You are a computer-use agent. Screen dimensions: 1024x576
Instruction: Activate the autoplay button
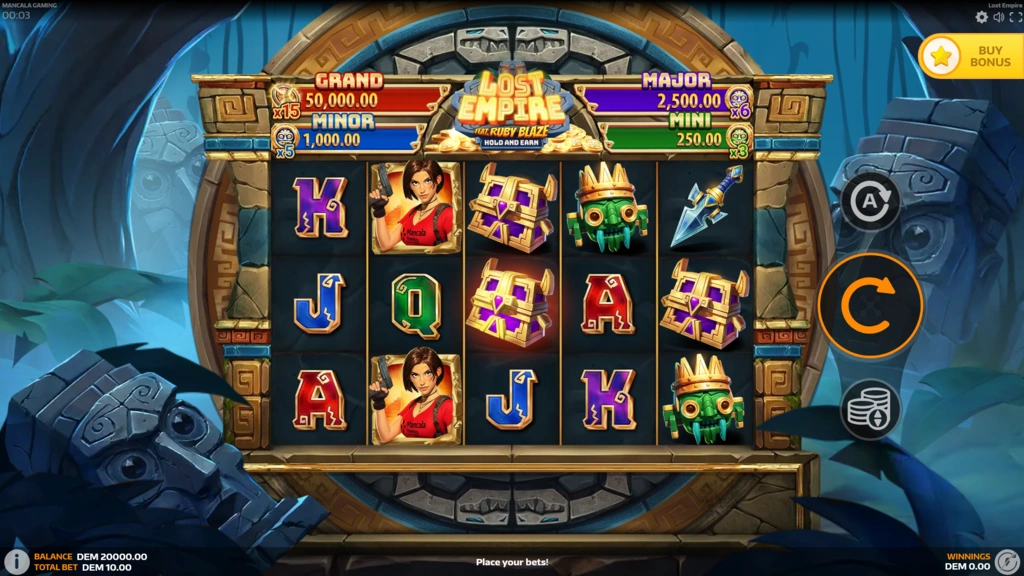pos(869,203)
